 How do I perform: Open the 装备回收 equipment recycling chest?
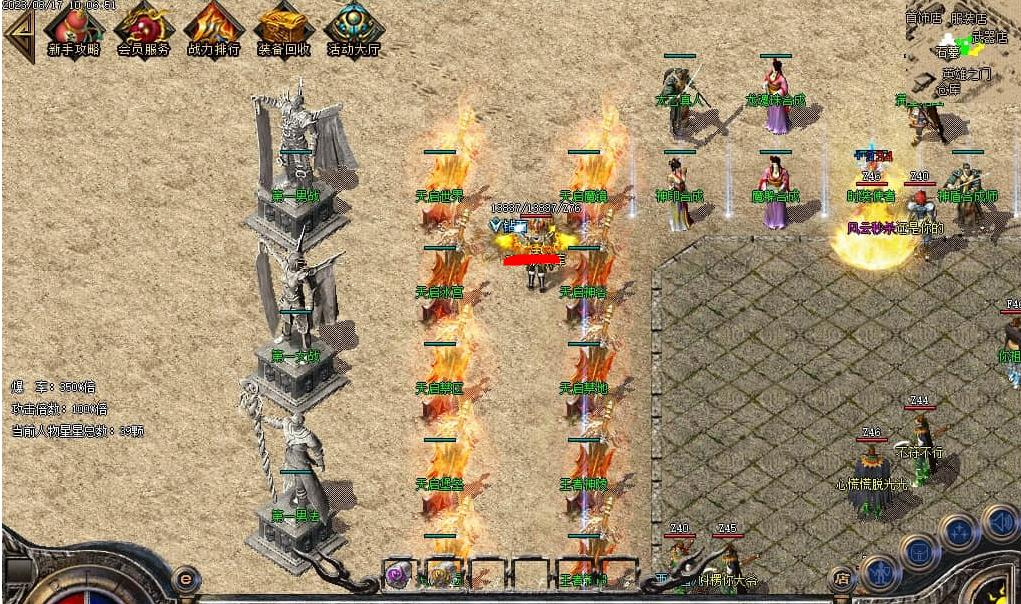click(283, 29)
